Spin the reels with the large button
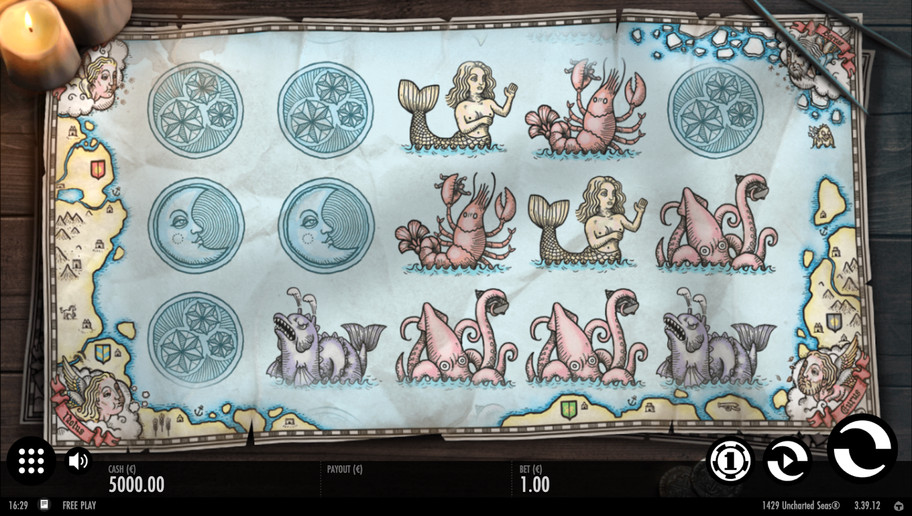The height and width of the screenshot is (516, 912). (861, 449)
